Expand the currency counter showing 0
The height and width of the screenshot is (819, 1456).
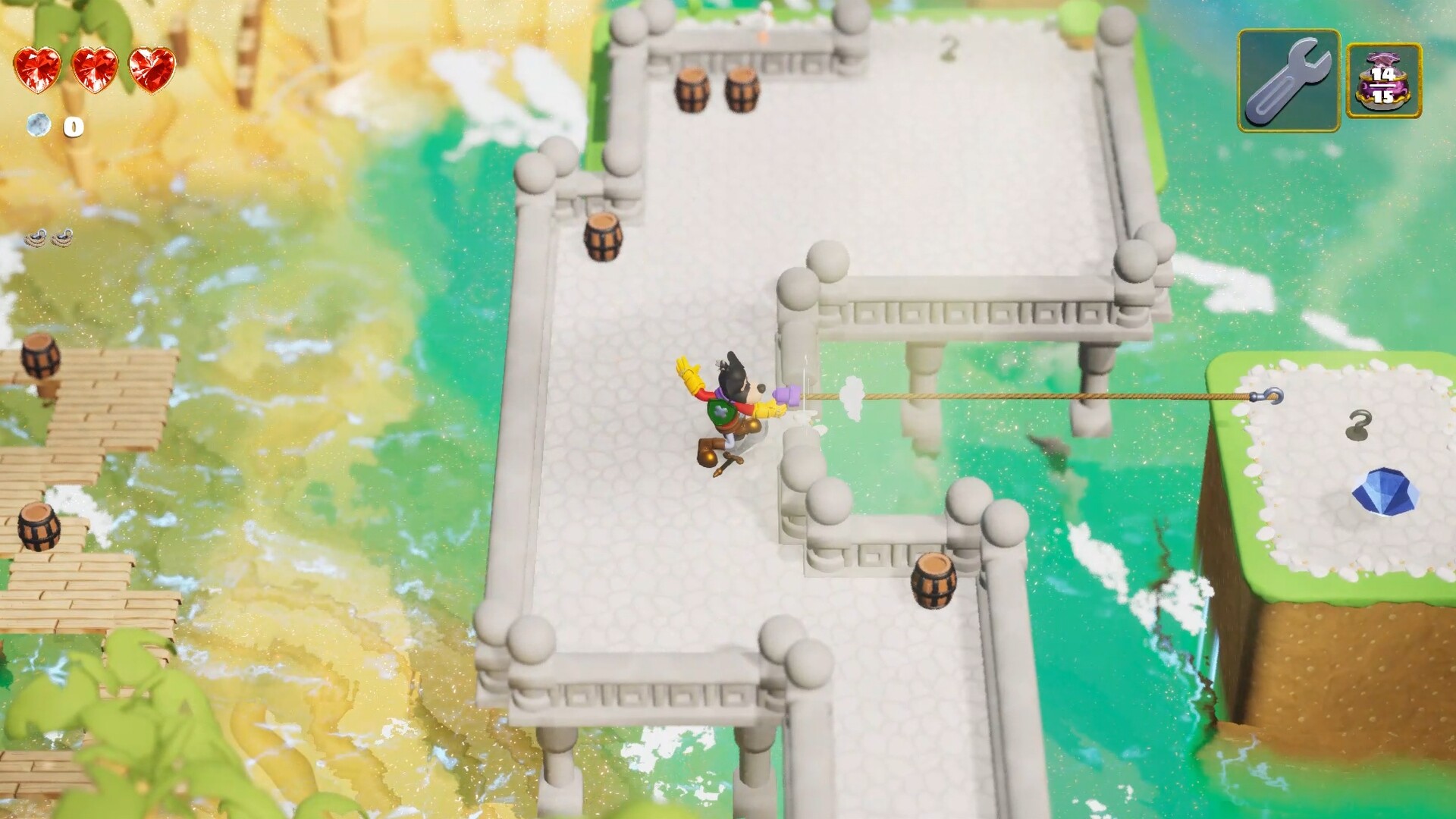coord(72,127)
